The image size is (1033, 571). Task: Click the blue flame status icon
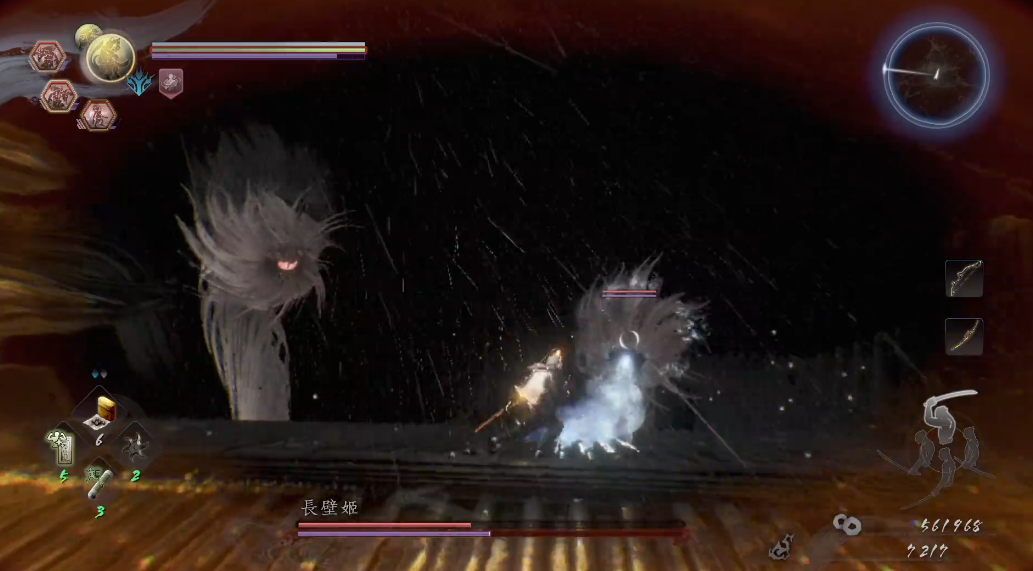(x=139, y=84)
